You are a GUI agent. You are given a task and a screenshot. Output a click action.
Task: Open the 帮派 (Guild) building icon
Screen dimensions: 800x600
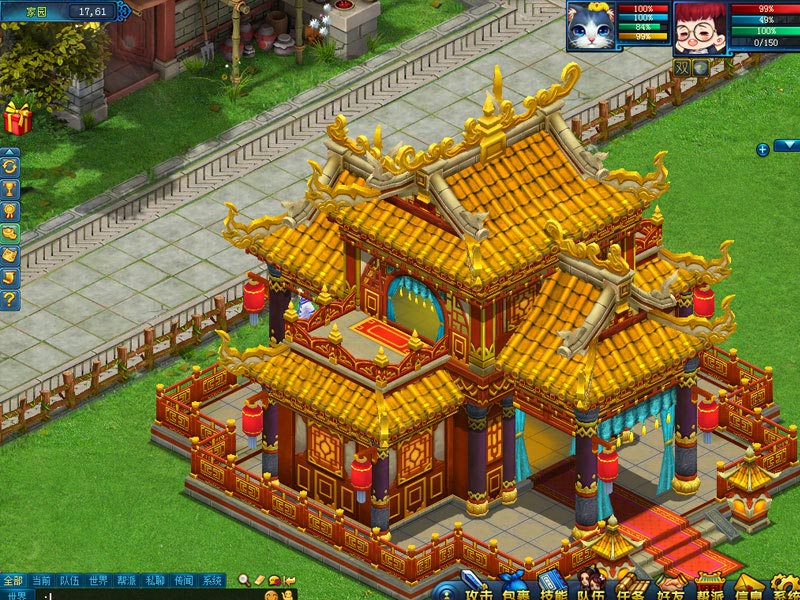(710, 588)
